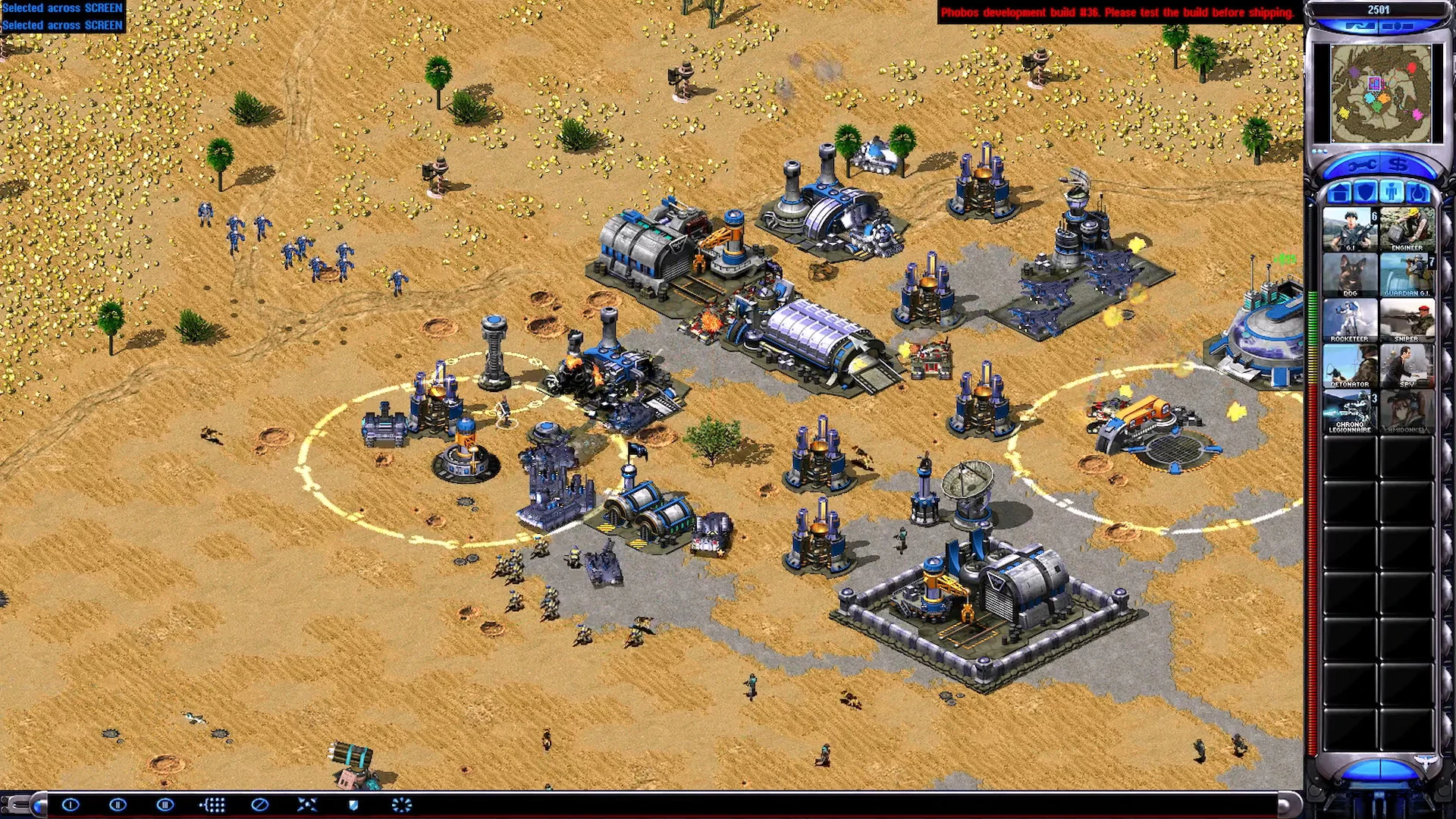Queue a Chrono Legionnaire
The width and height of the screenshot is (1456, 819).
coord(1350,411)
